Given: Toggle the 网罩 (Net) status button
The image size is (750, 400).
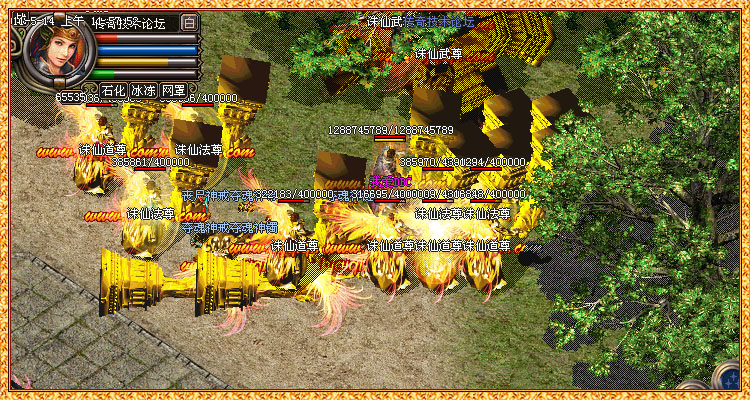Looking at the screenshot, I should pyautogui.click(x=173, y=90).
